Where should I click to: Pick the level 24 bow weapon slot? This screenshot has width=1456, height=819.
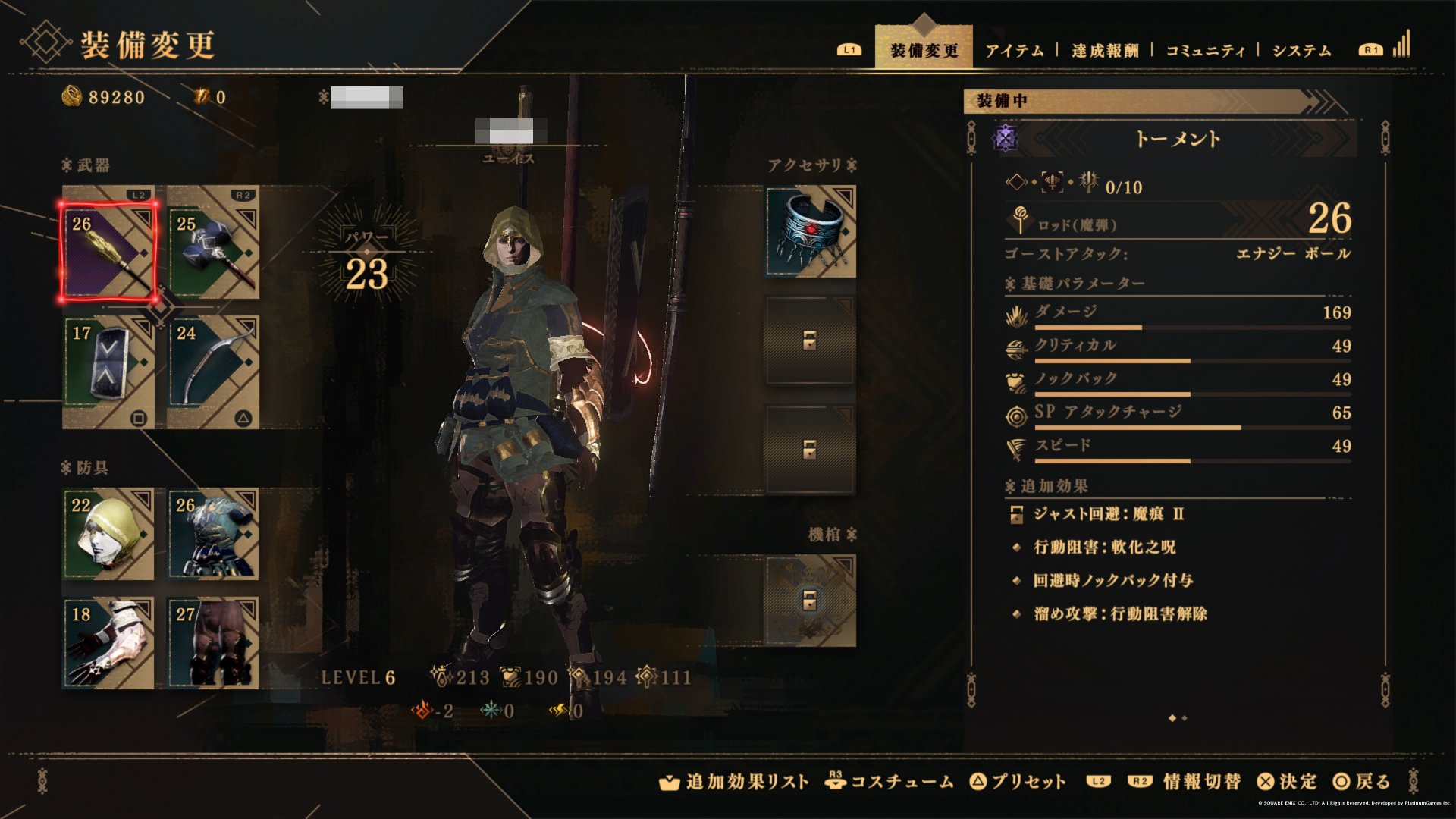click(x=213, y=372)
